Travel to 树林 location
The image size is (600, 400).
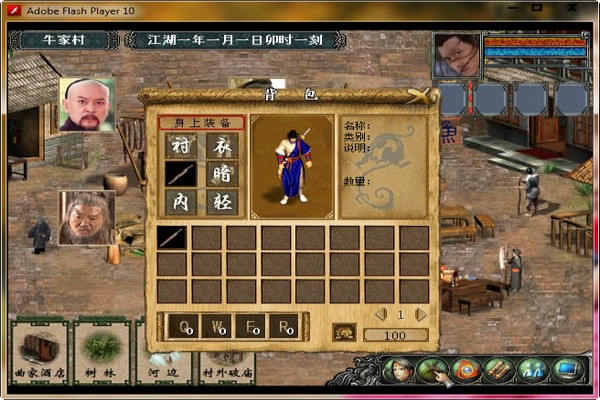click(101, 353)
